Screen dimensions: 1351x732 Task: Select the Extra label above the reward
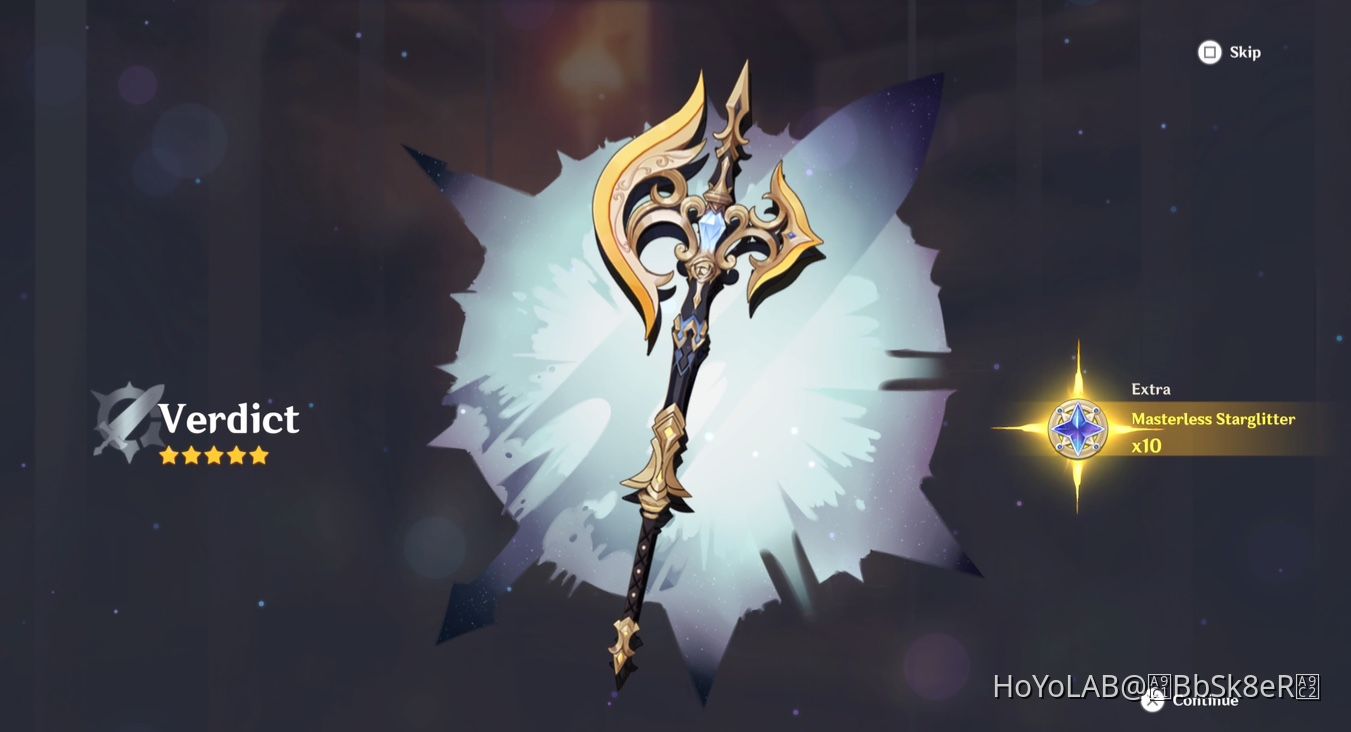click(1150, 389)
